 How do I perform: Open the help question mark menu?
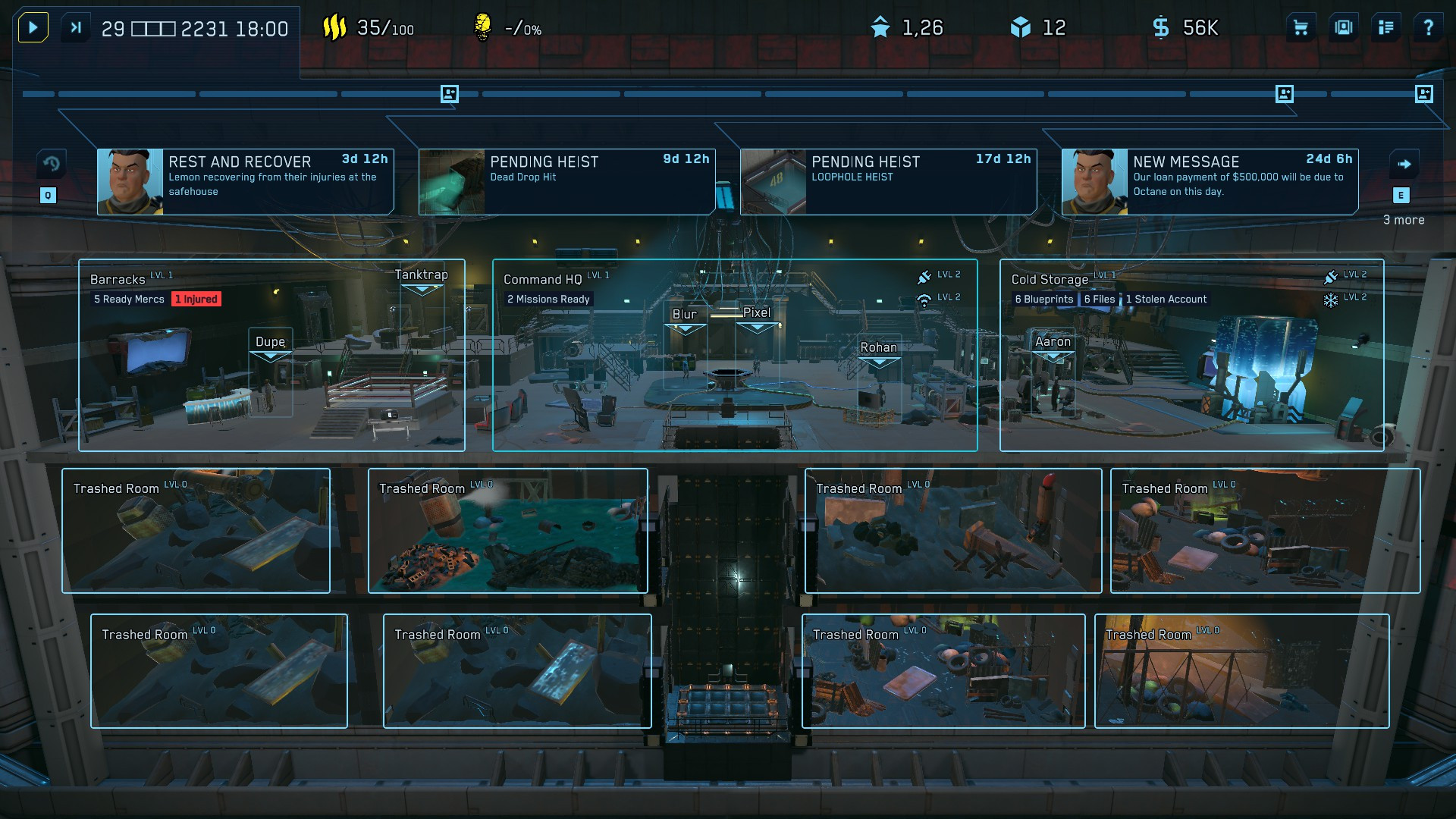(x=1429, y=28)
